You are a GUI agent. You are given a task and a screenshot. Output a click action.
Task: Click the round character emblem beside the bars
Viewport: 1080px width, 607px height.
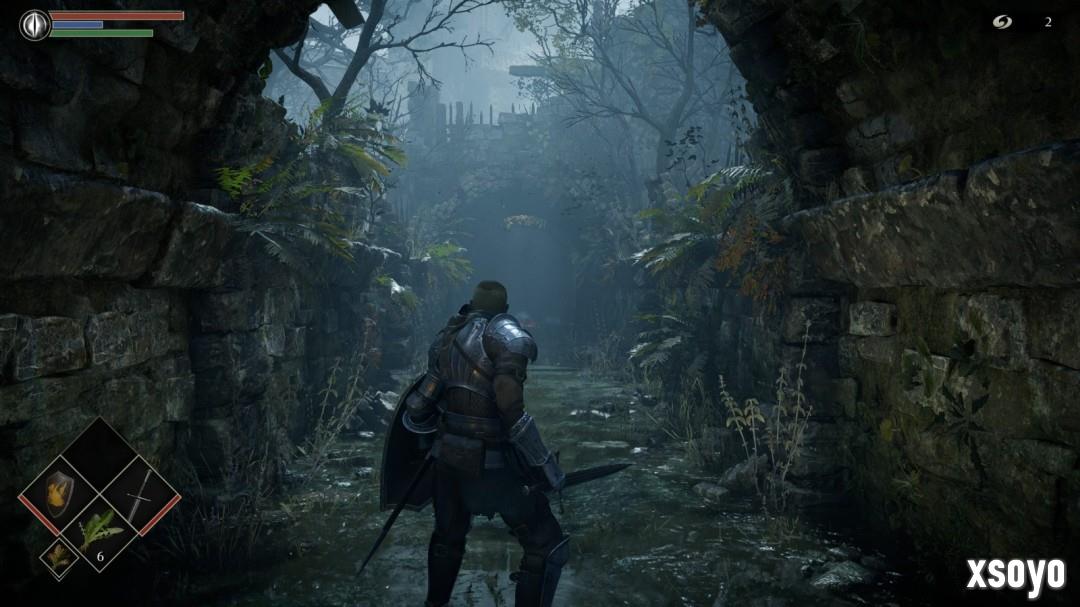[x=35, y=24]
